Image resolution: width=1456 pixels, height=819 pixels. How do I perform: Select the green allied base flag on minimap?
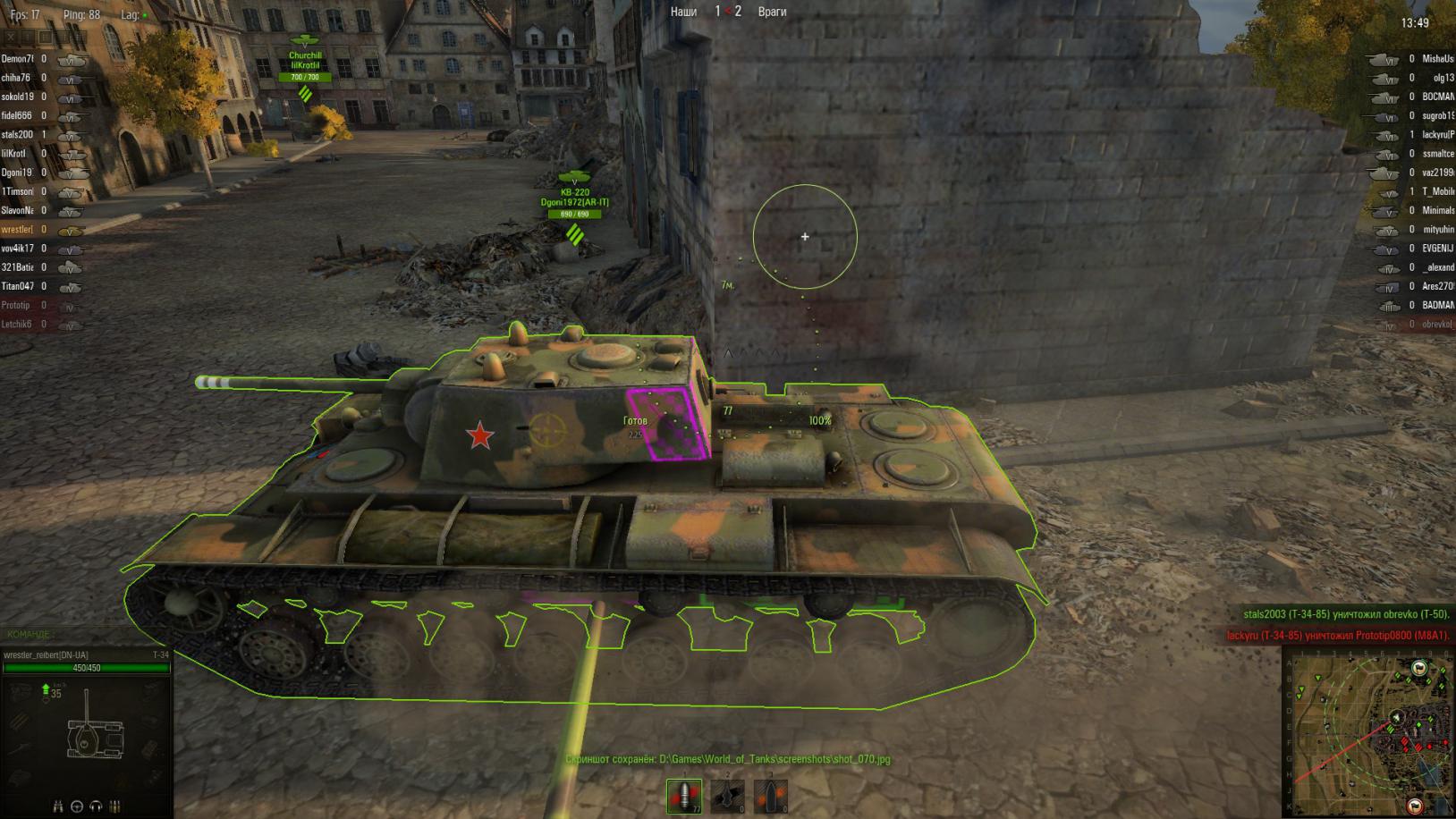1418,668
